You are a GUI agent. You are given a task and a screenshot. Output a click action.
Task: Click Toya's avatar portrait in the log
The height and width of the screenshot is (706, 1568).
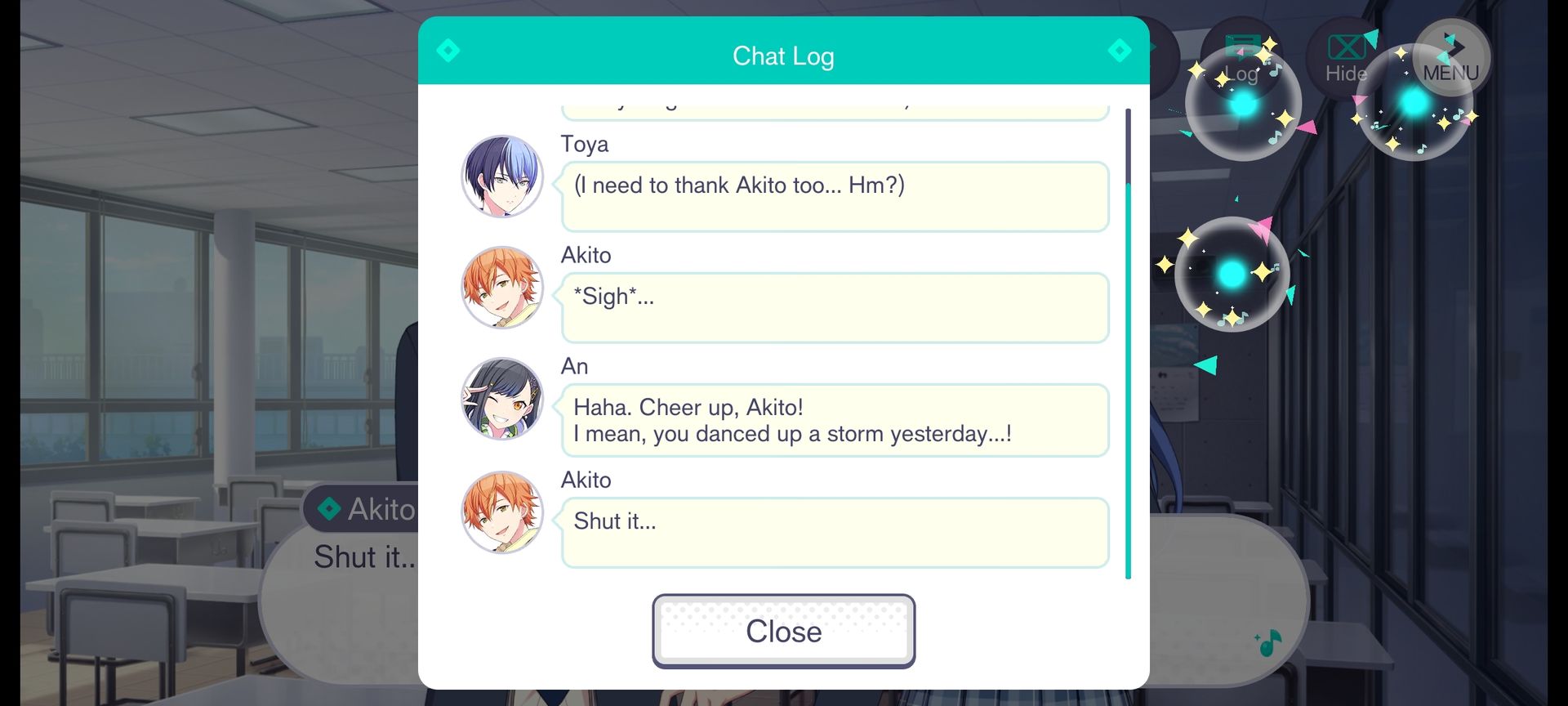502,176
